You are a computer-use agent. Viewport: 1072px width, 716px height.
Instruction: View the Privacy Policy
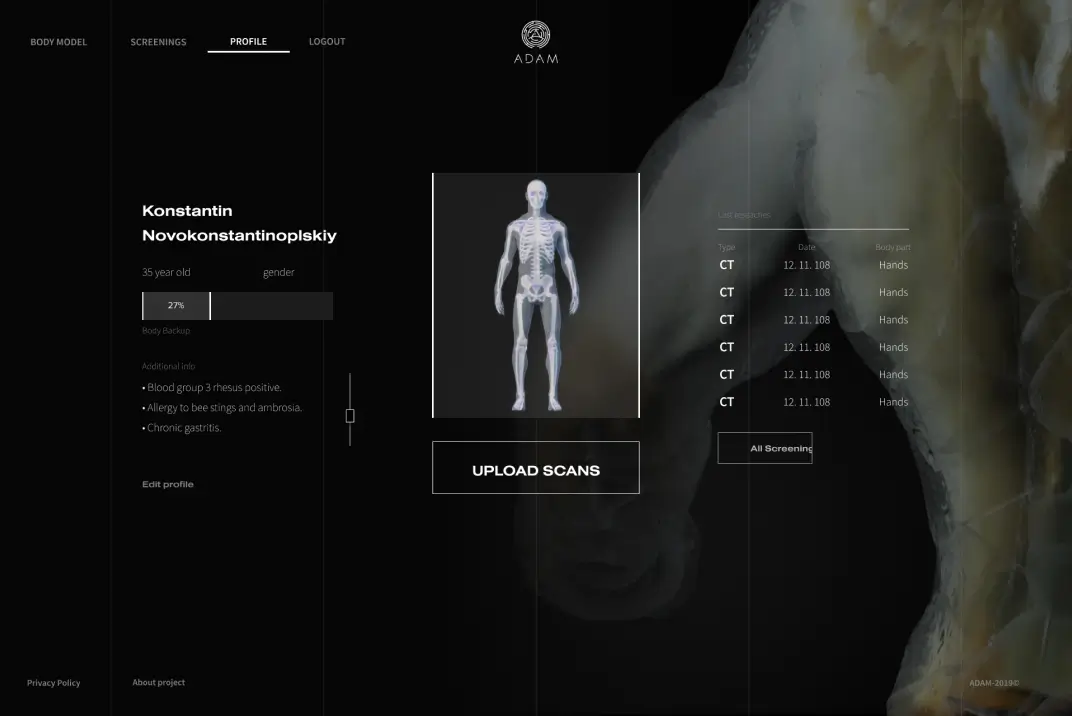53,683
